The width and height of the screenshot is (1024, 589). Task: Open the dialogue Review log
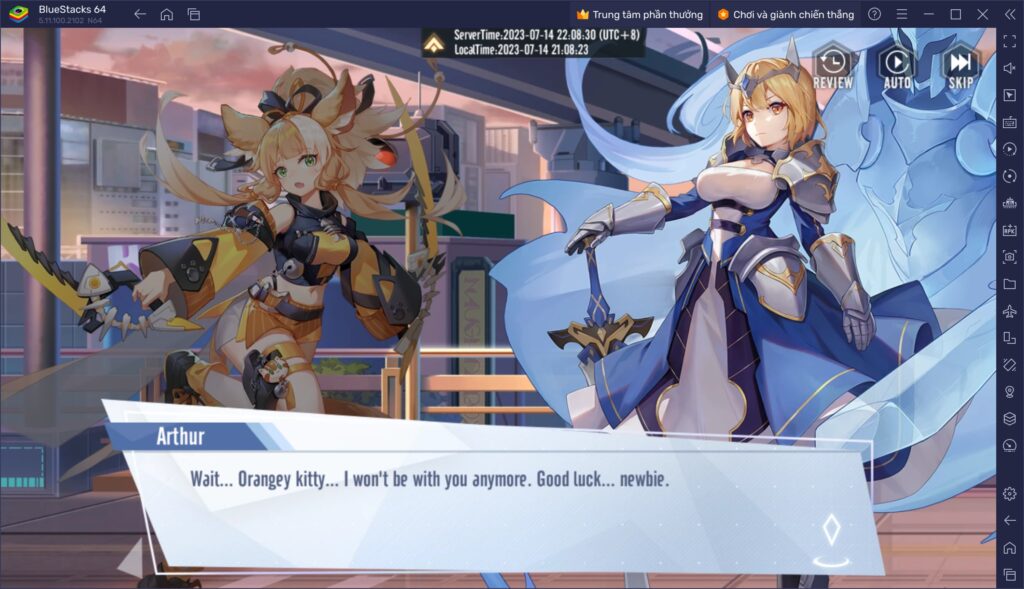[x=832, y=66]
